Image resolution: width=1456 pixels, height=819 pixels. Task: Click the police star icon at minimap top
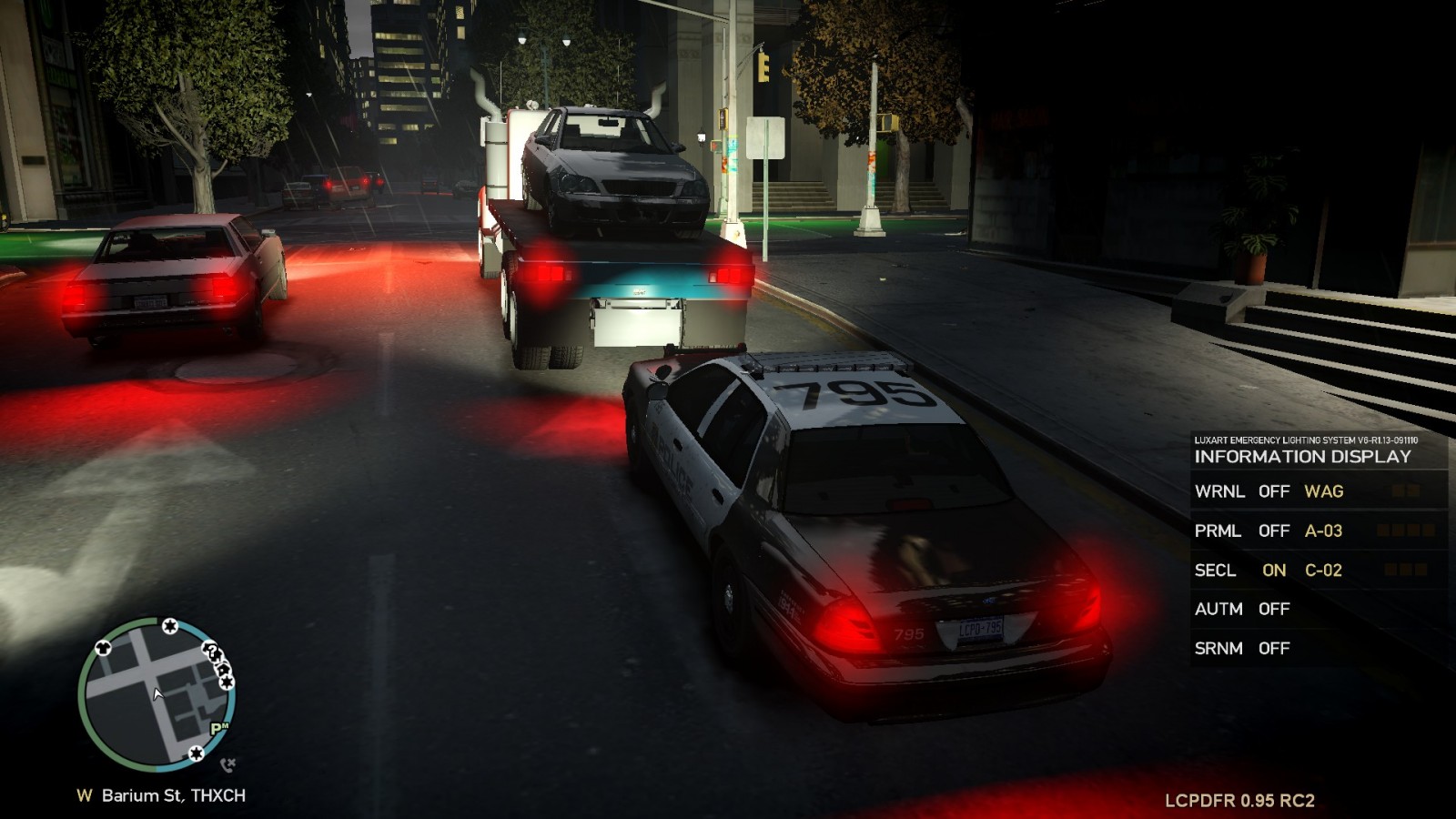click(x=170, y=625)
